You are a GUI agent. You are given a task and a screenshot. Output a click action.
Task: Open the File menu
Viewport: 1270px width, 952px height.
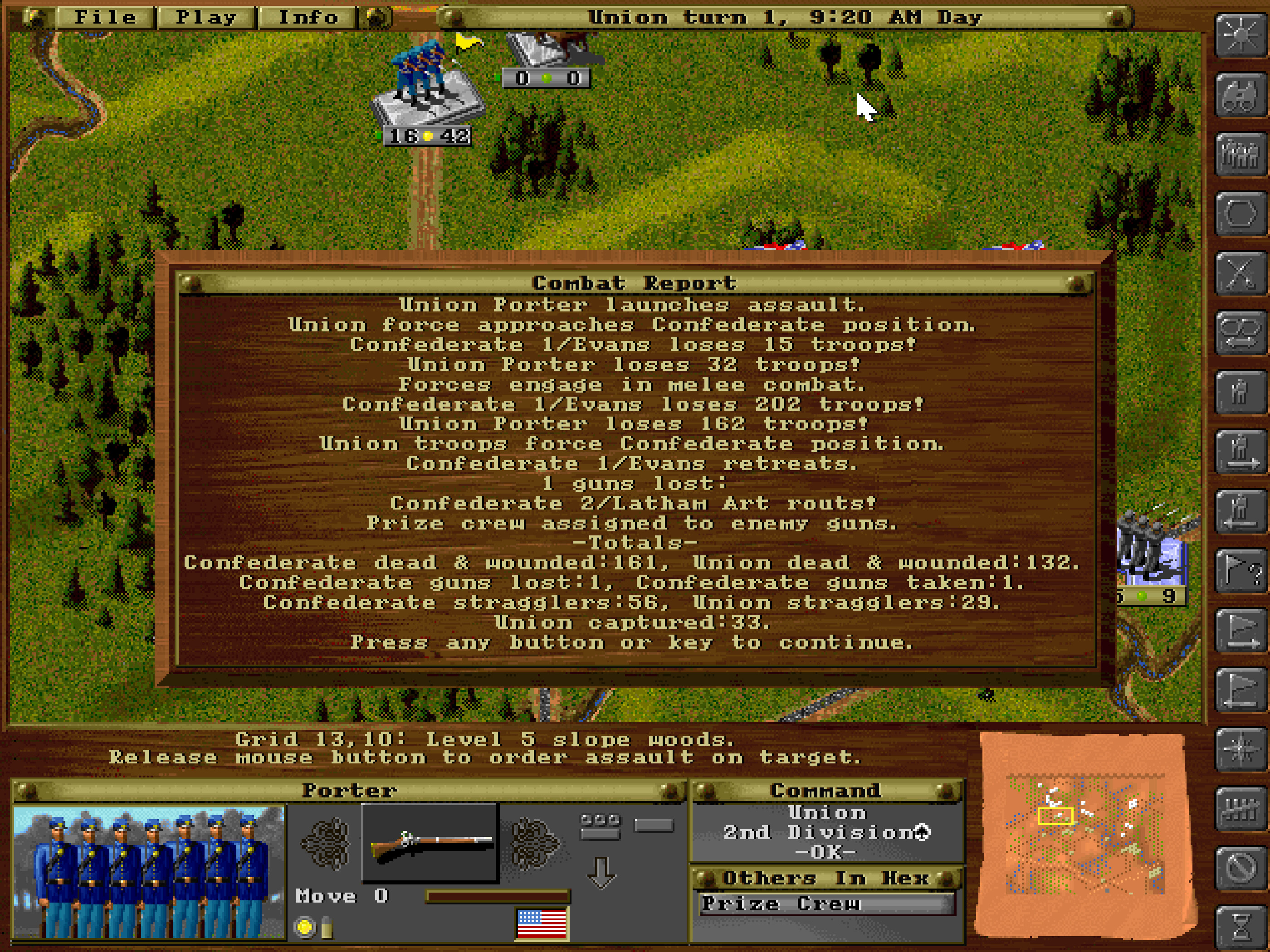point(106,17)
